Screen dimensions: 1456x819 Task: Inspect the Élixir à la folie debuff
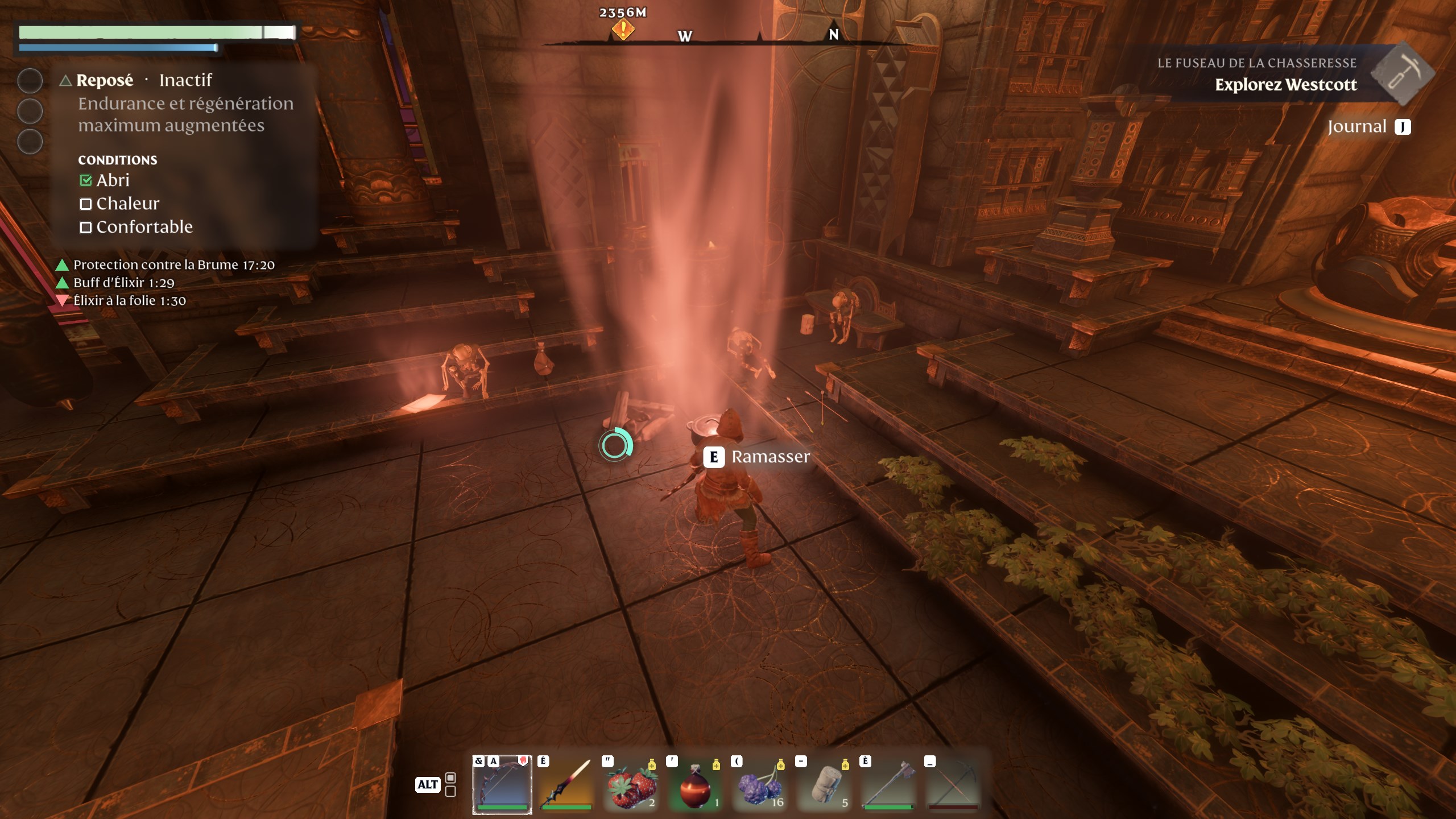(x=129, y=301)
